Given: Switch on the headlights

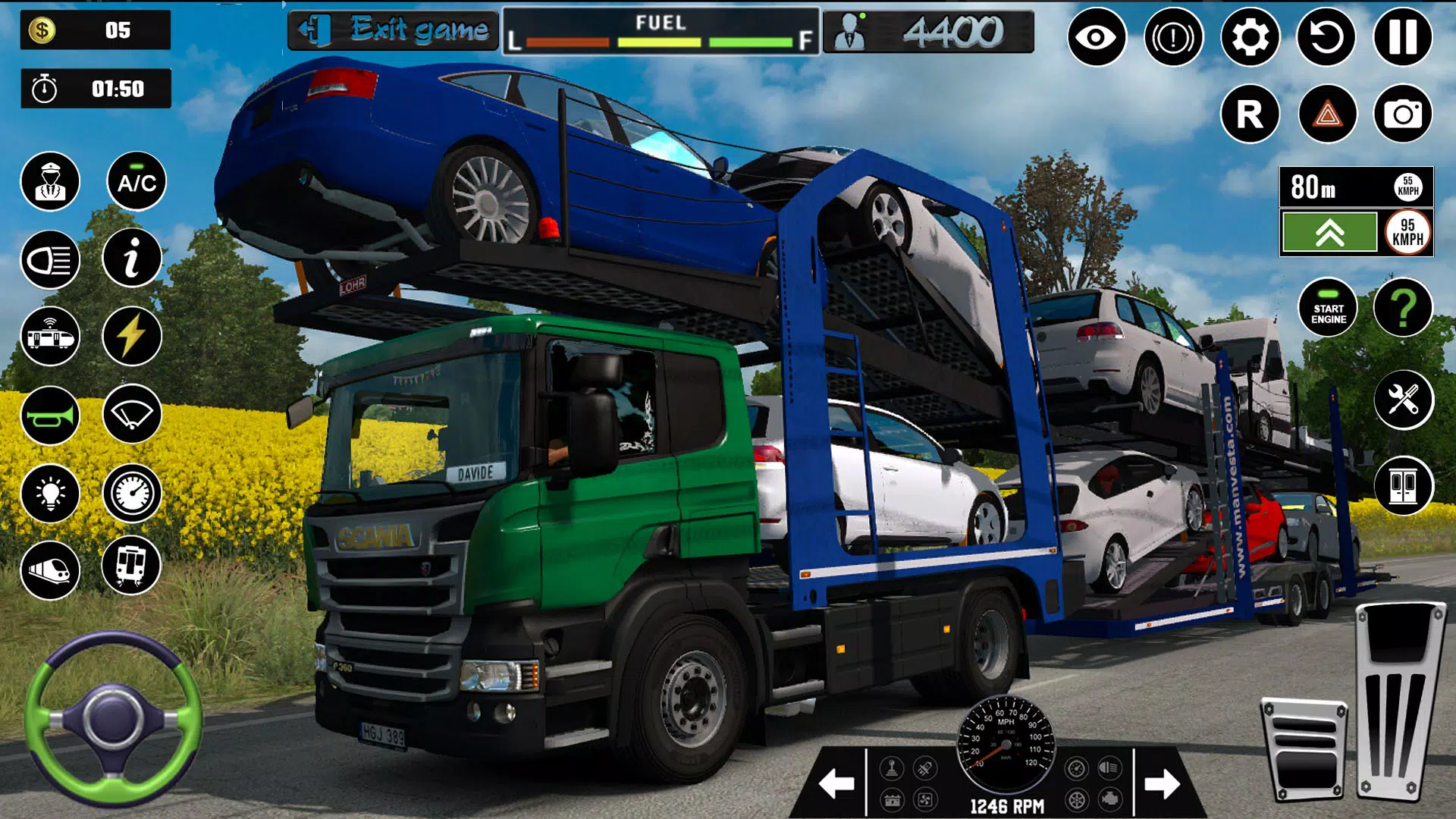Looking at the screenshot, I should 50,260.
